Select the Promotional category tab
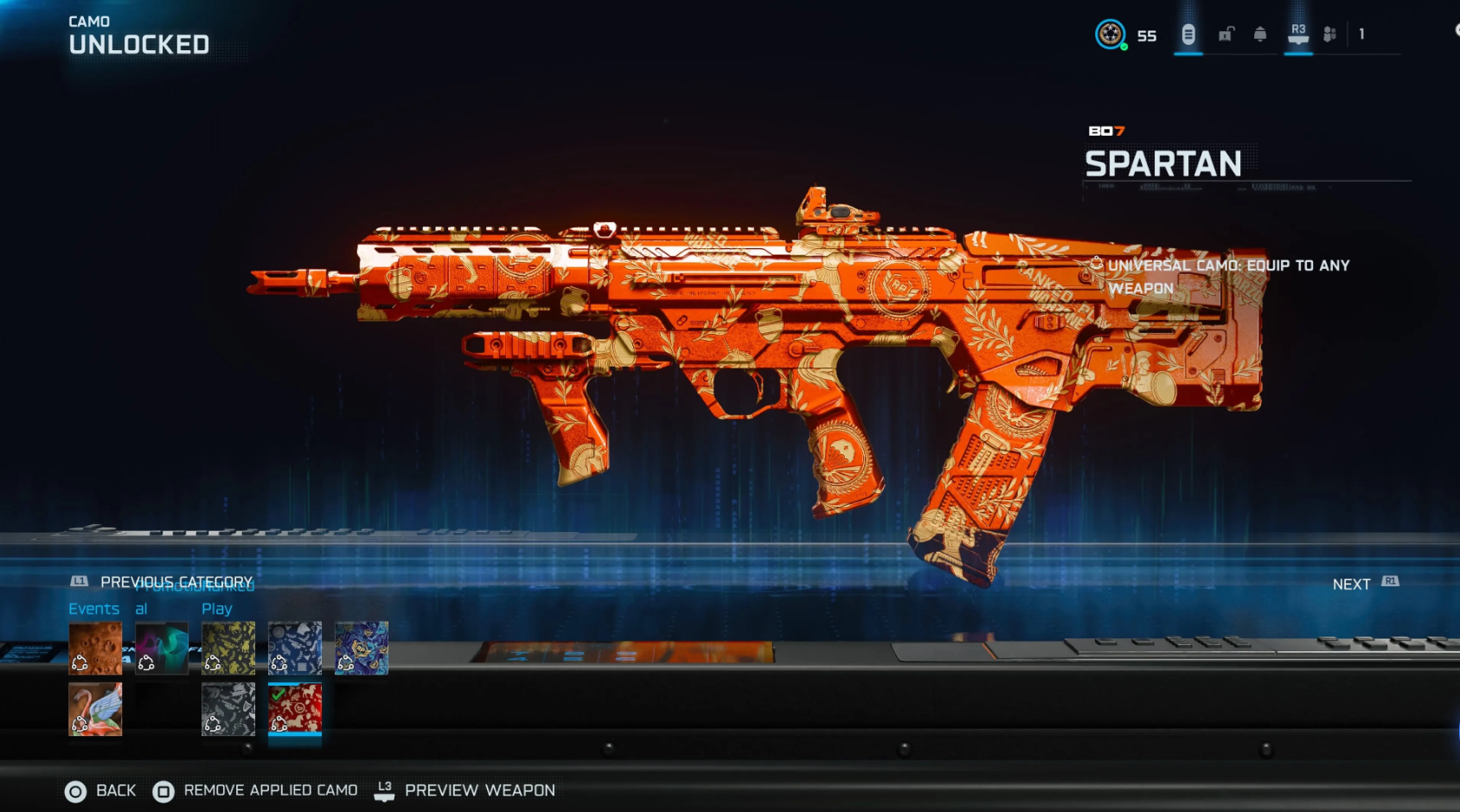This screenshot has height=812, width=1460. pos(142,608)
